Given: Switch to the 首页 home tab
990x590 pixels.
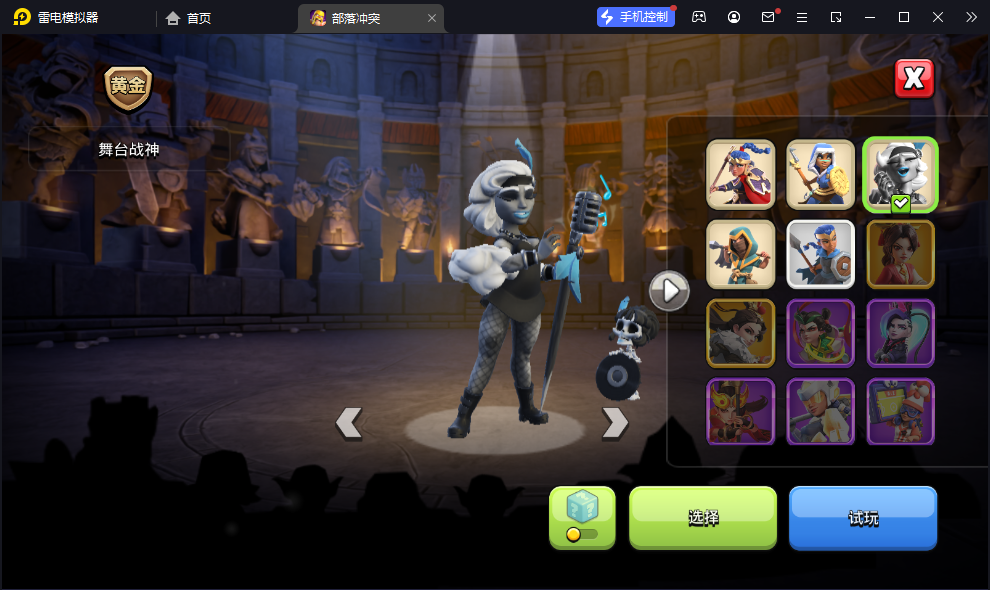Looking at the screenshot, I should 189,18.
